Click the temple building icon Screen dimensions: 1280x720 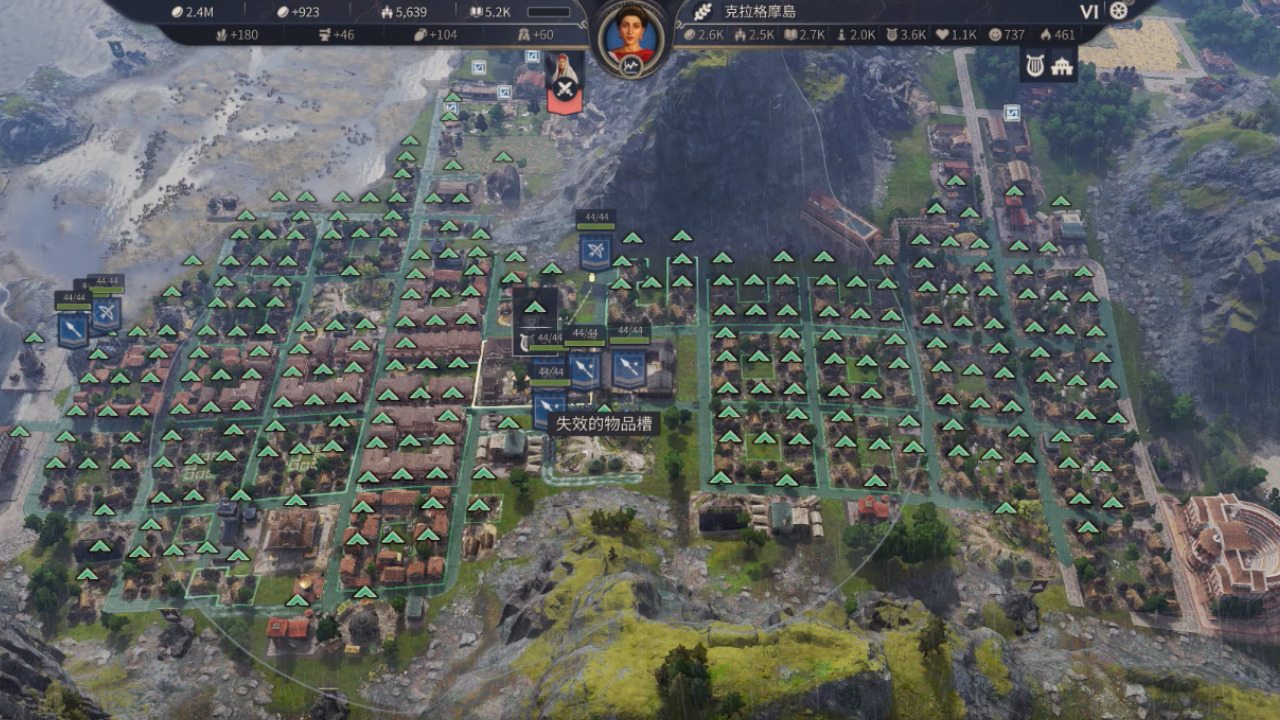pos(1062,66)
